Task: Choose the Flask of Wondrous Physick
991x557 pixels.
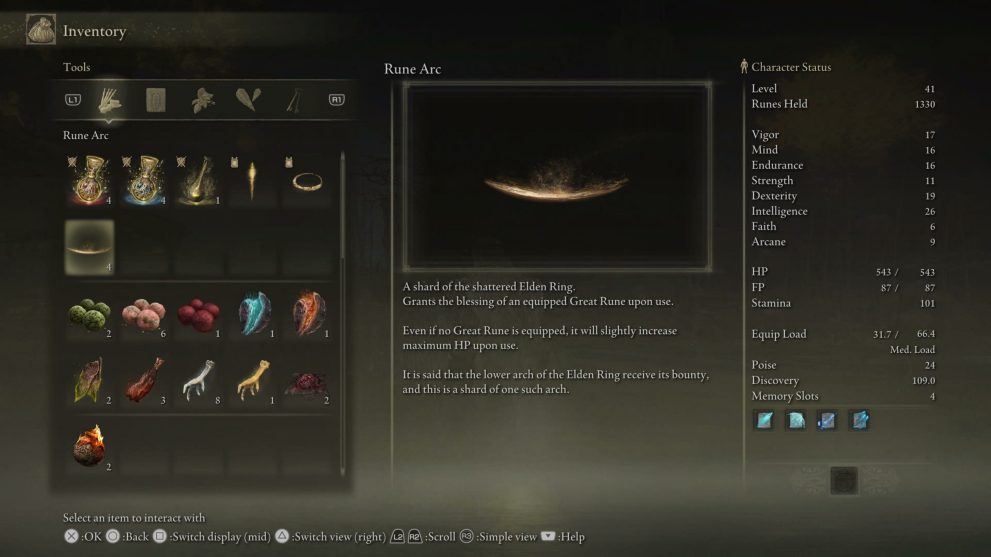Action: [x=200, y=180]
